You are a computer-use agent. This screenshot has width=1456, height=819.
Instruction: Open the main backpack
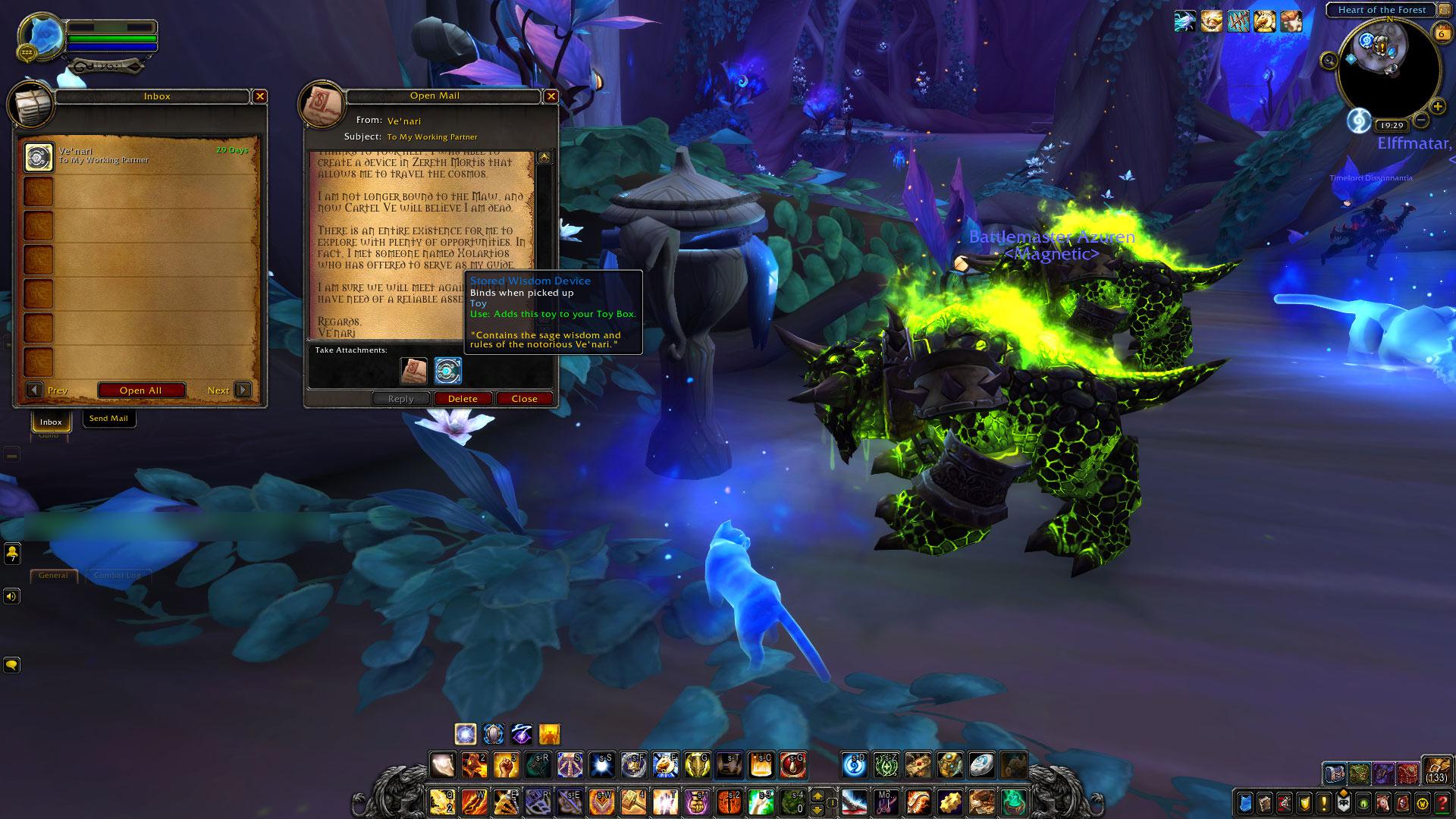pos(1436,770)
